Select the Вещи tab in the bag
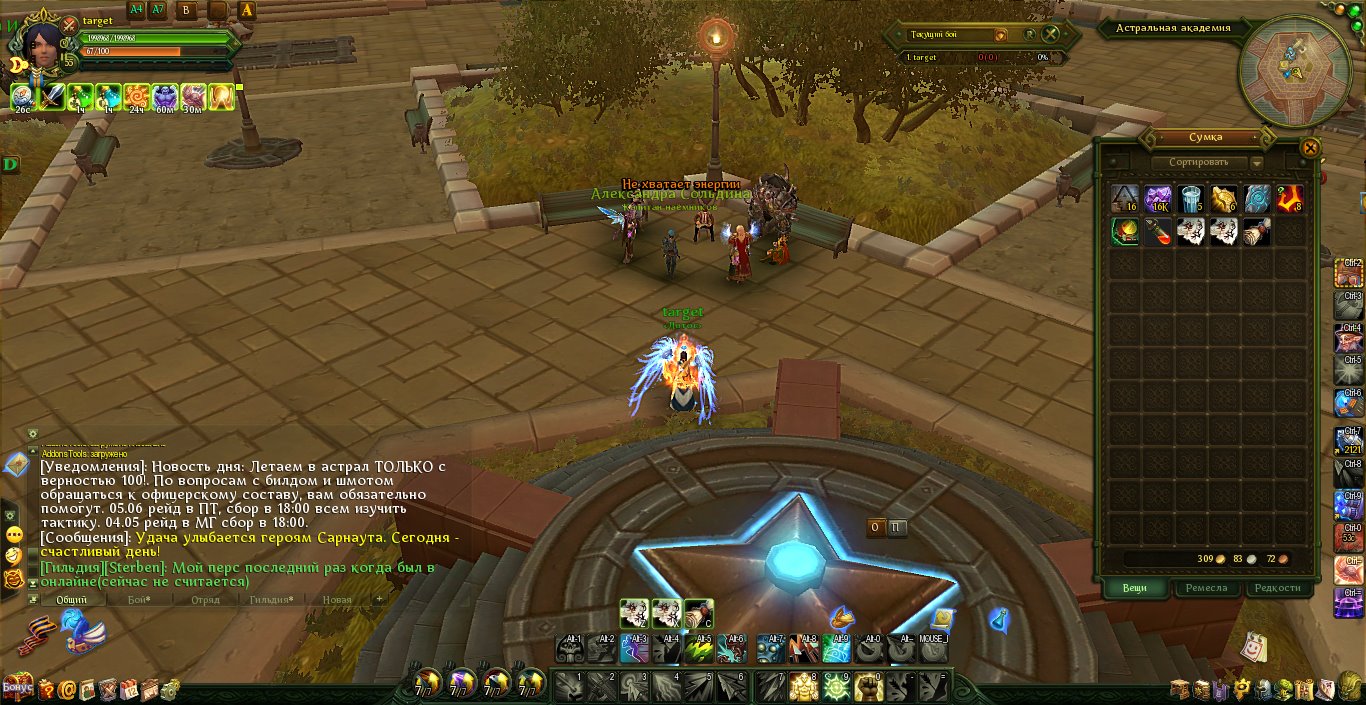 [x=1134, y=588]
